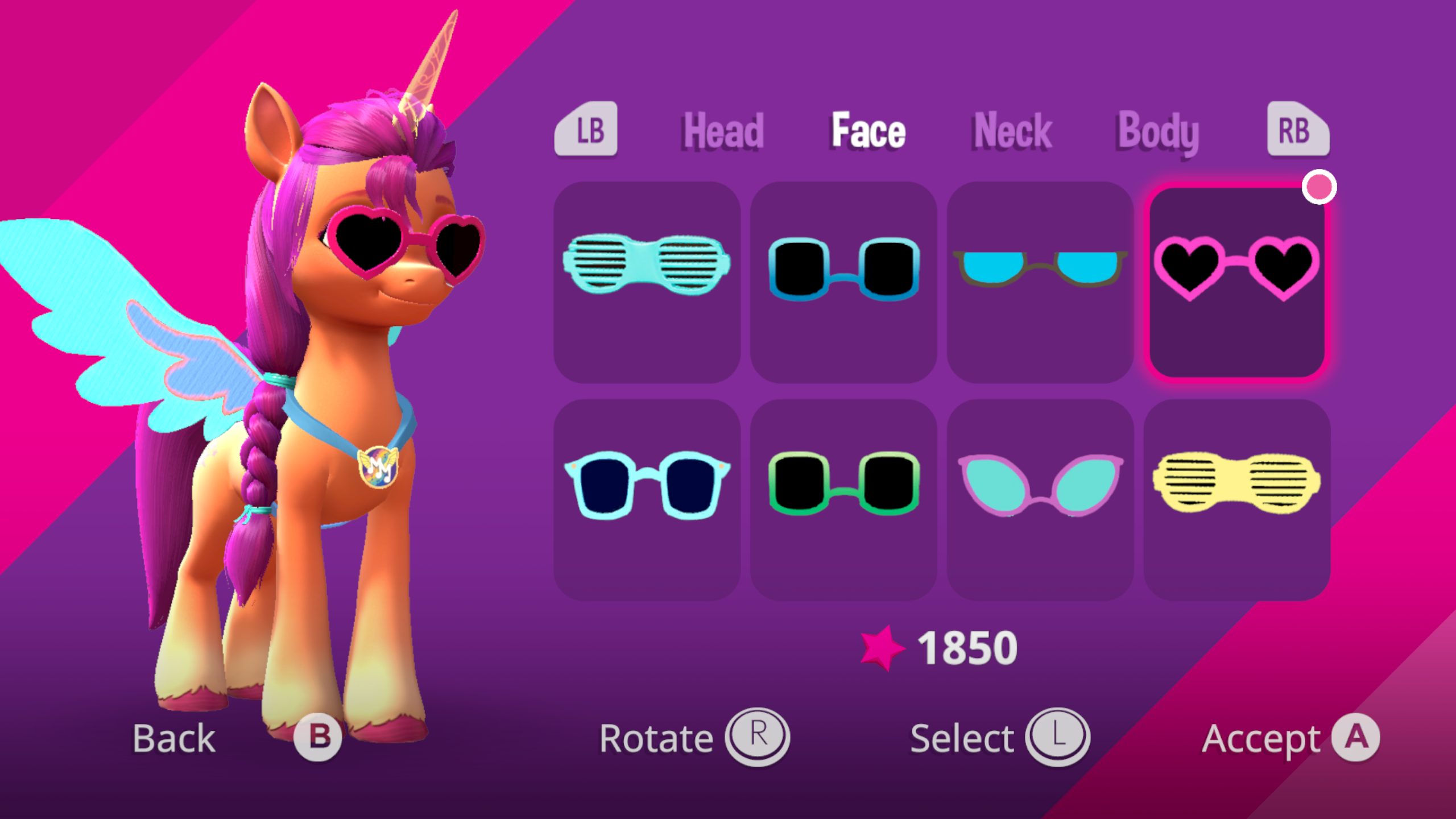Select the Face category tab
1456x819 pixels.
[x=868, y=131]
